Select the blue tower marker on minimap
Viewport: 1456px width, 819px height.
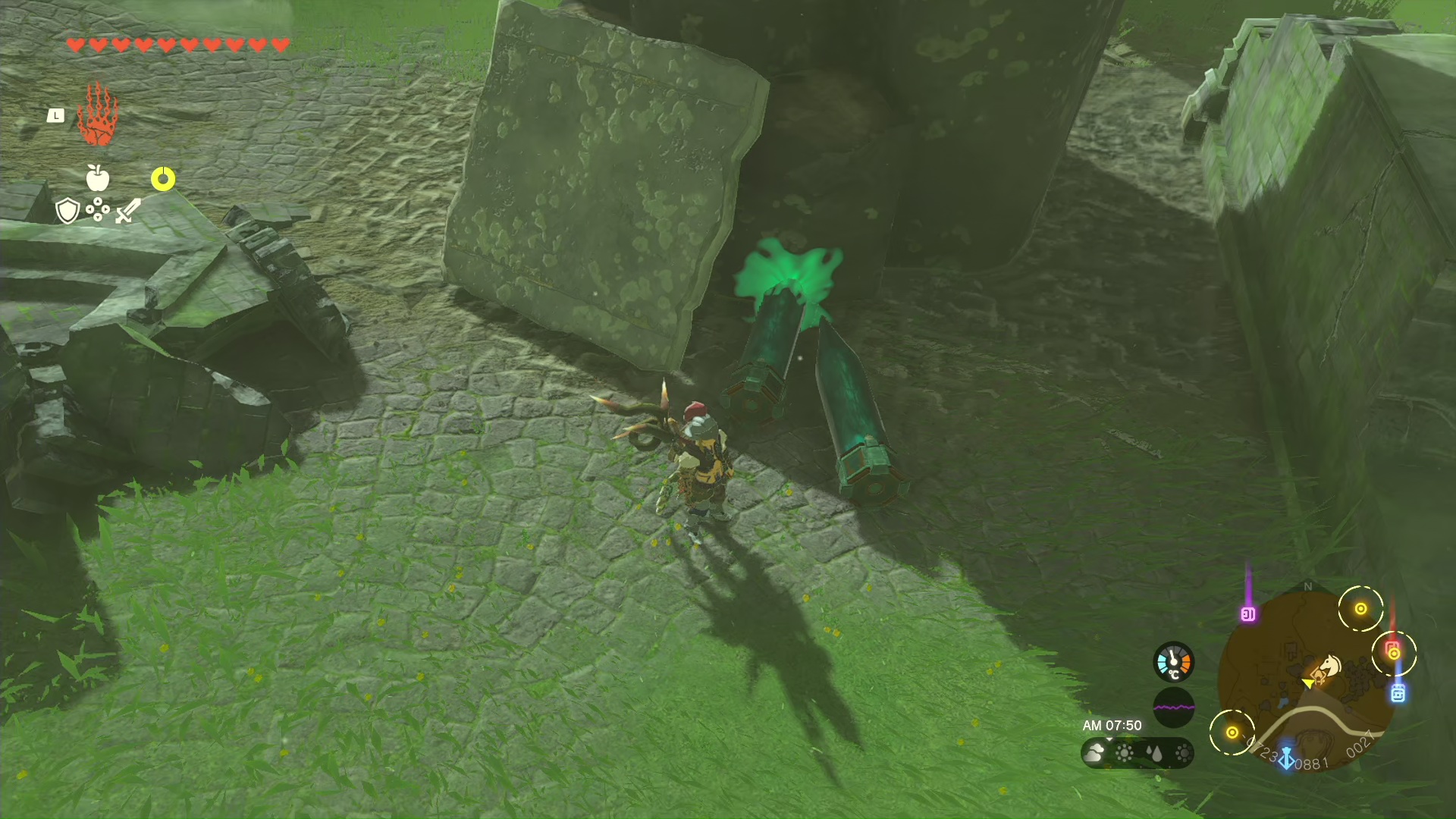tap(1286, 758)
